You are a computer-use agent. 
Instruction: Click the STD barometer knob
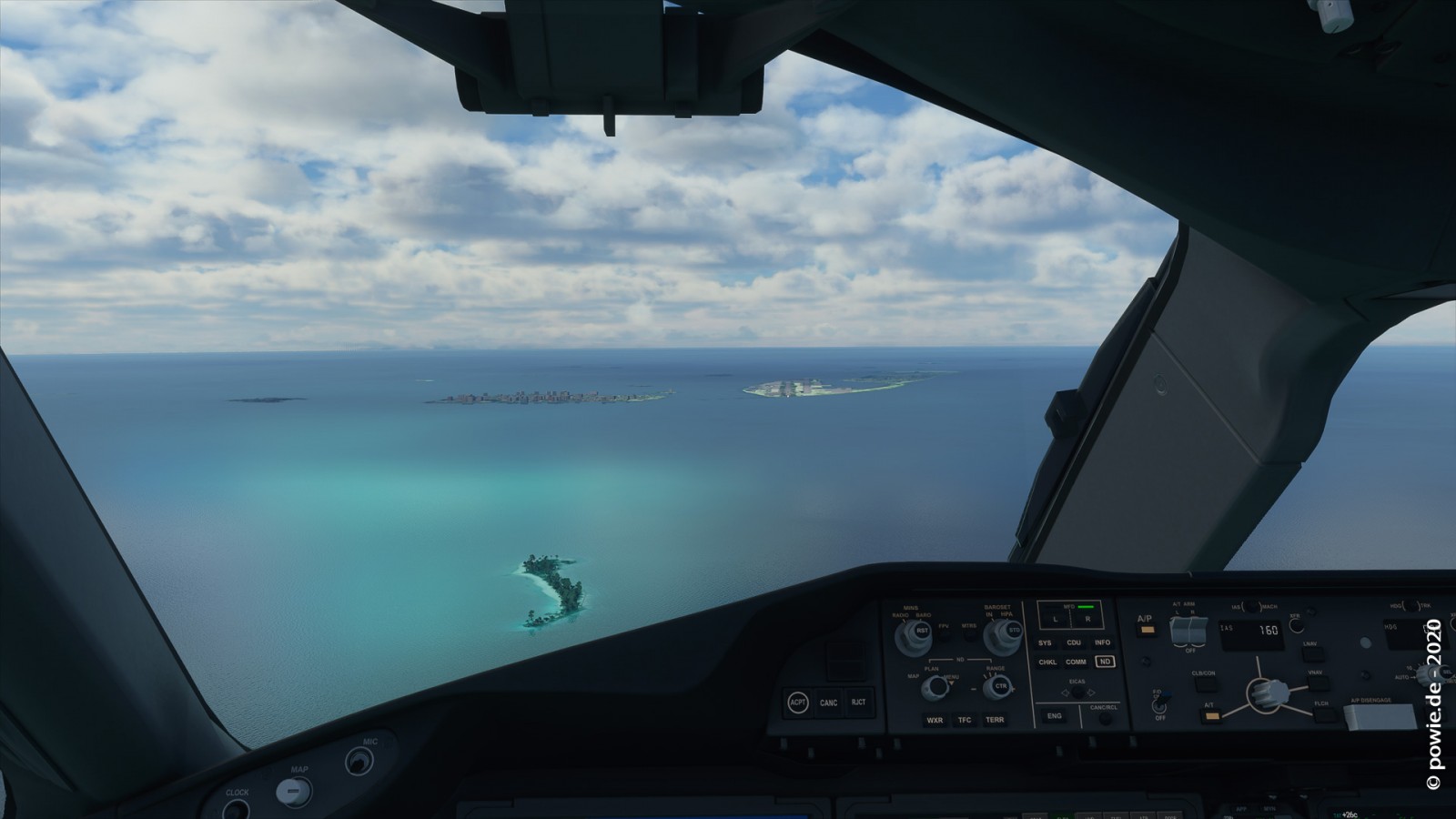(1015, 629)
